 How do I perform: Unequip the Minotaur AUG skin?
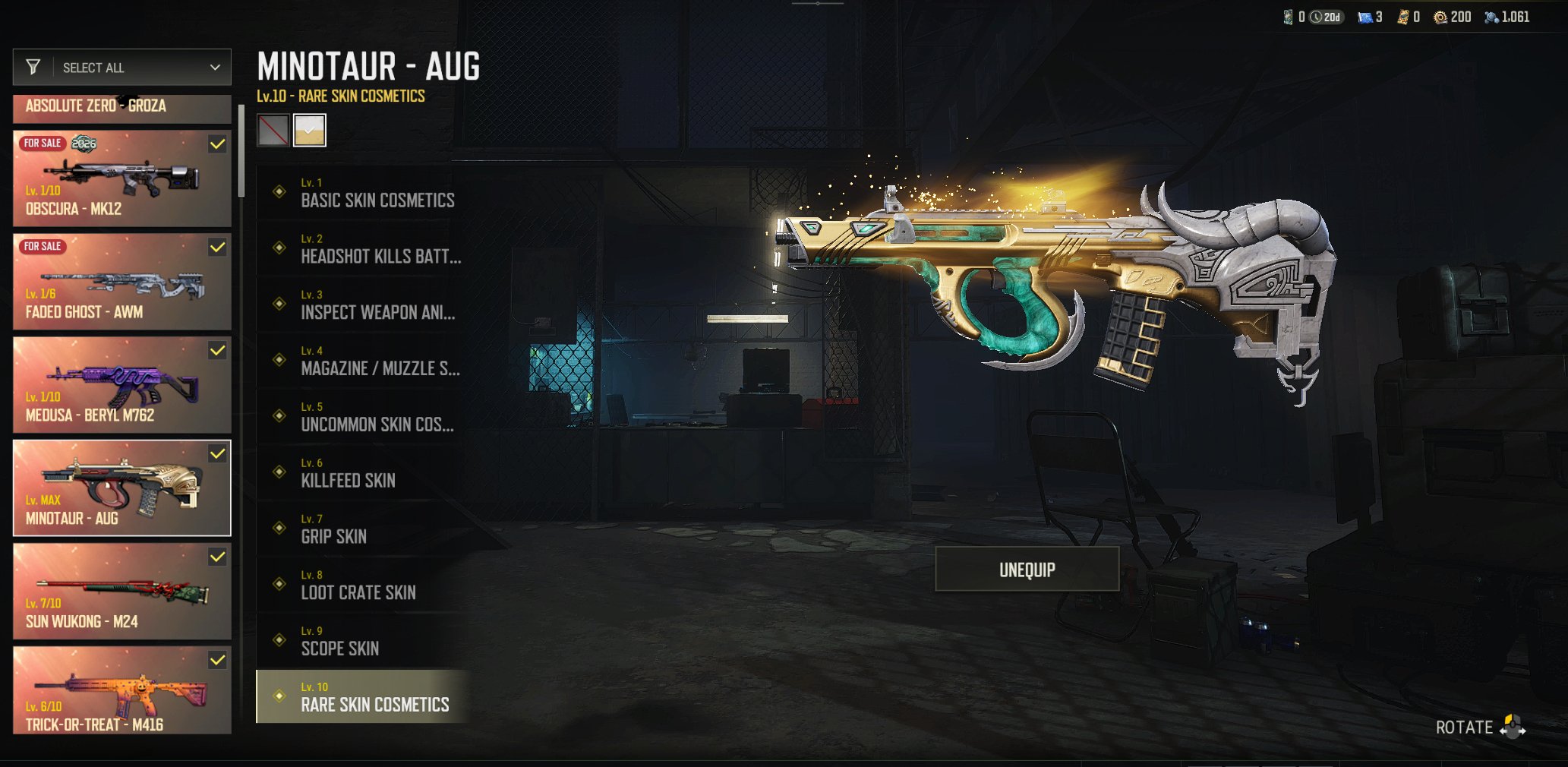click(1027, 569)
